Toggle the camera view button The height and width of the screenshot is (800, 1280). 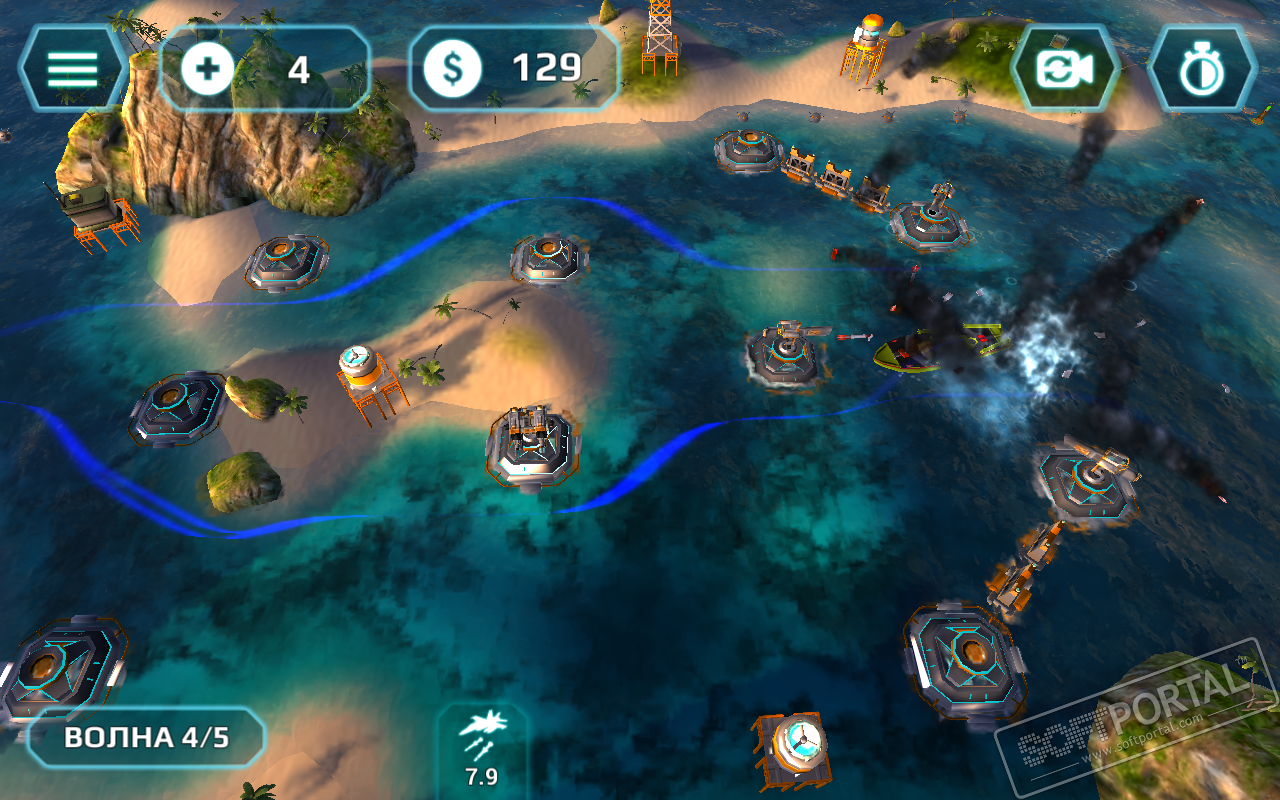point(1065,69)
